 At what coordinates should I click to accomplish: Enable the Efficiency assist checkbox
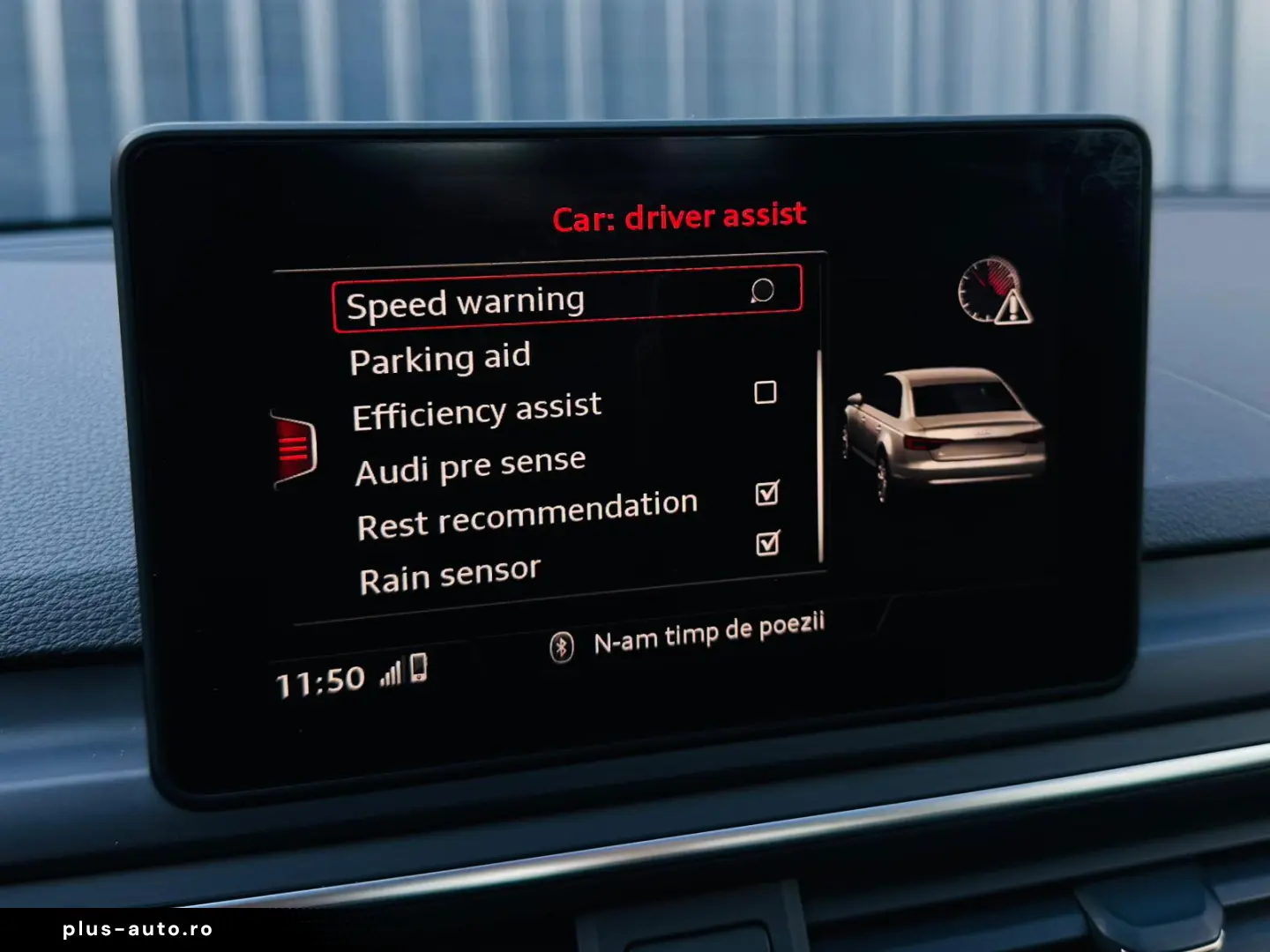(766, 392)
